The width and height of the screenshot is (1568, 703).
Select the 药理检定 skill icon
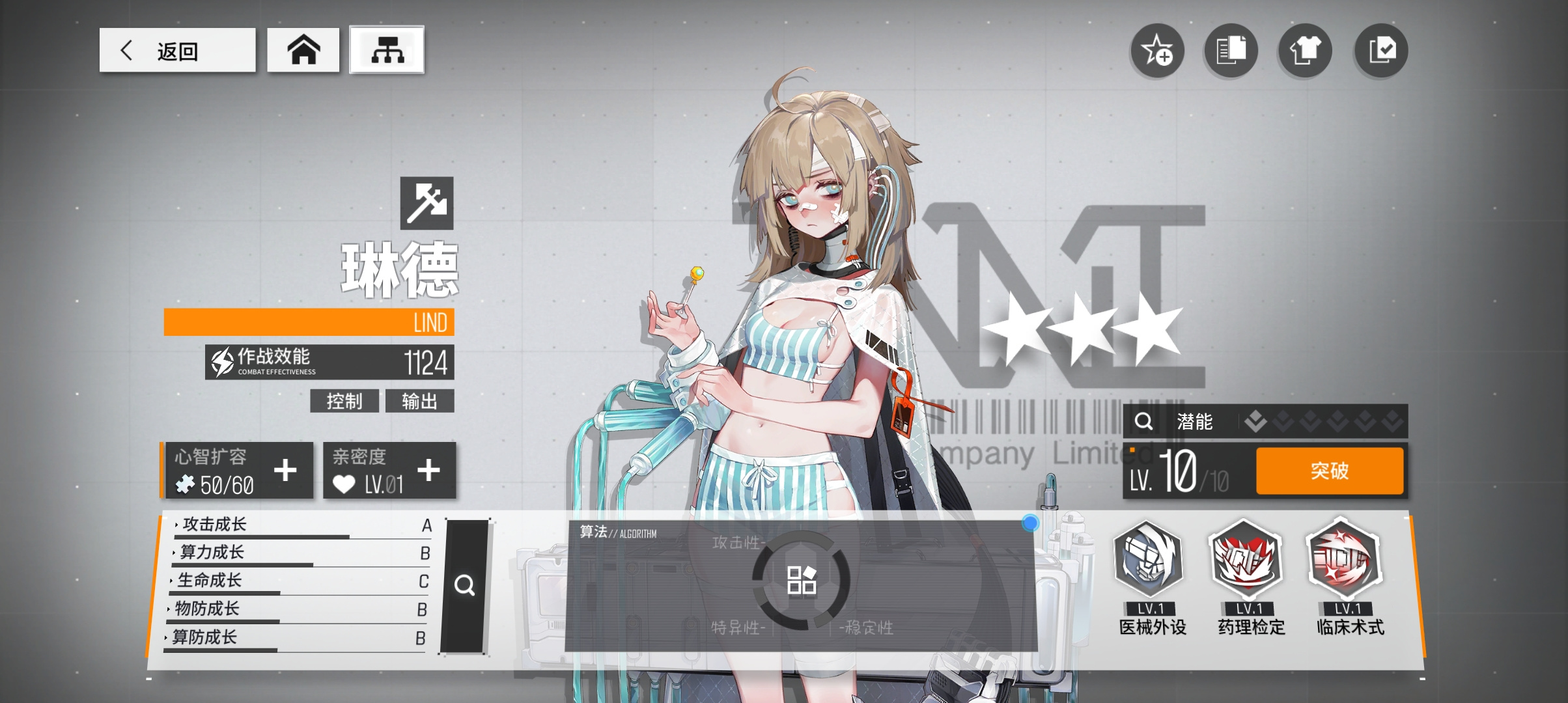coord(1248,562)
